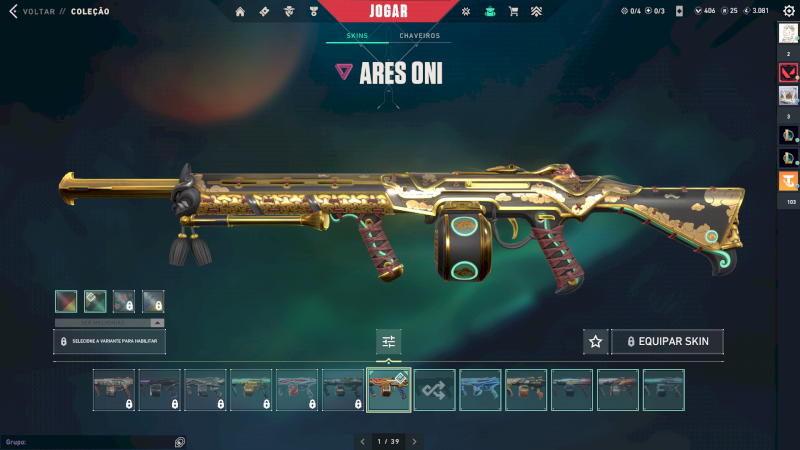The height and width of the screenshot is (450, 800).
Task: Mark this skin as favorite with the star
Action: point(596,342)
